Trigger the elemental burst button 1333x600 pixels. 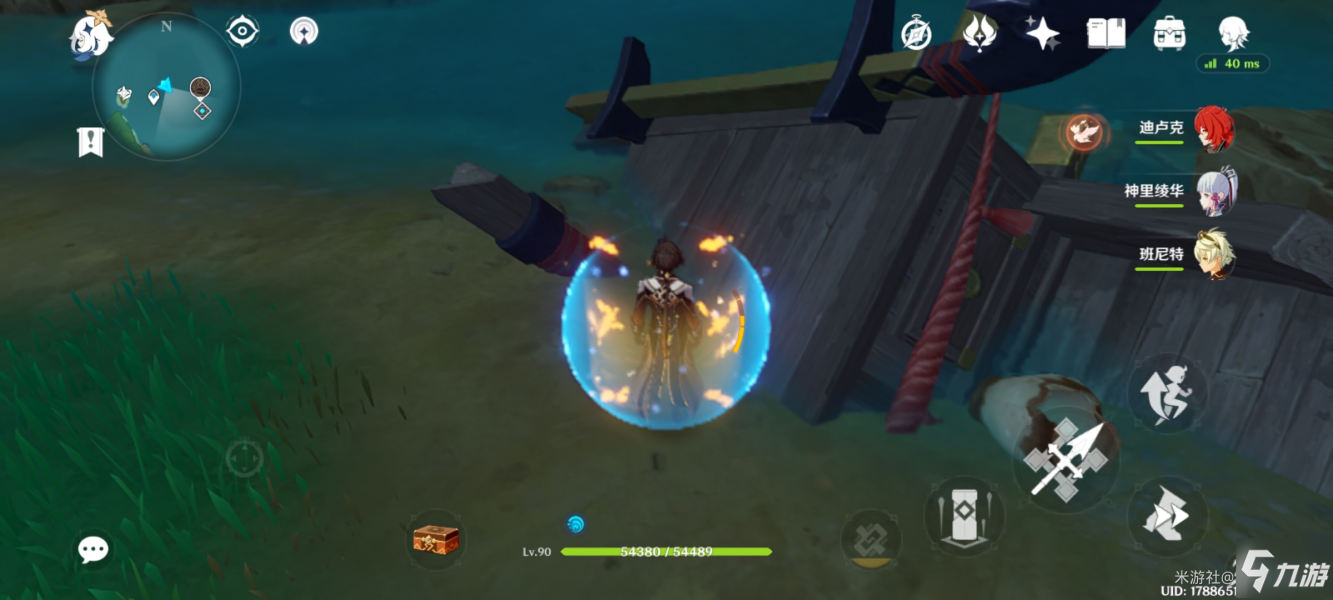[x=866, y=538]
